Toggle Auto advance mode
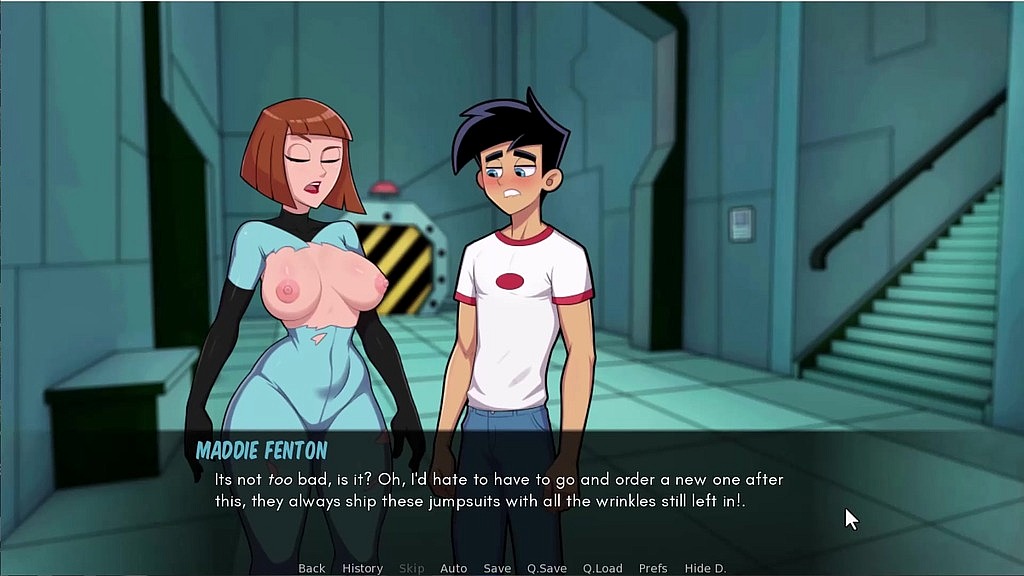The height and width of the screenshot is (576, 1024). [454, 568]
